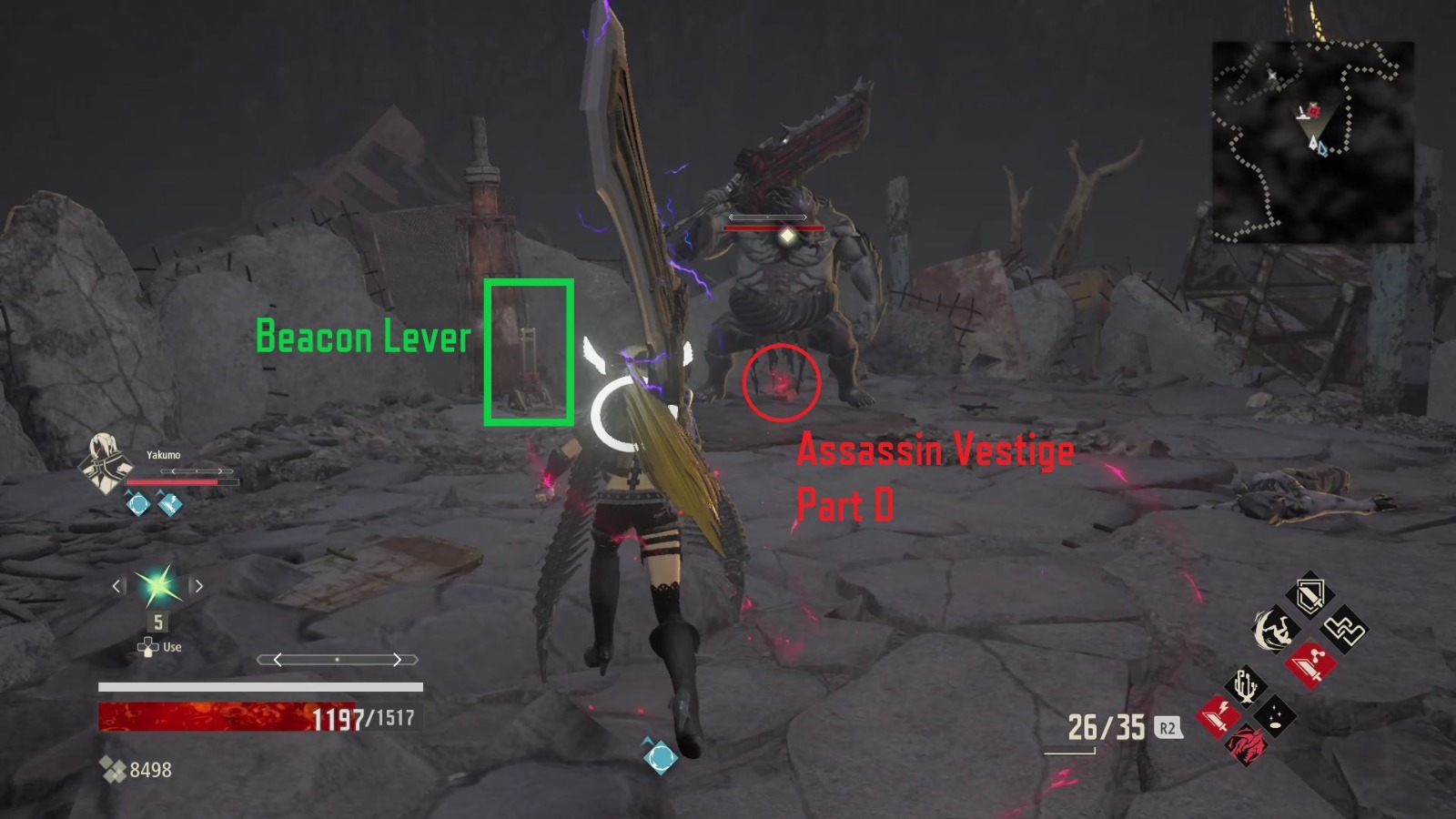Select the sparkles Gift icon
This screenshot has width=1456, height=819.
[1273, 717]
